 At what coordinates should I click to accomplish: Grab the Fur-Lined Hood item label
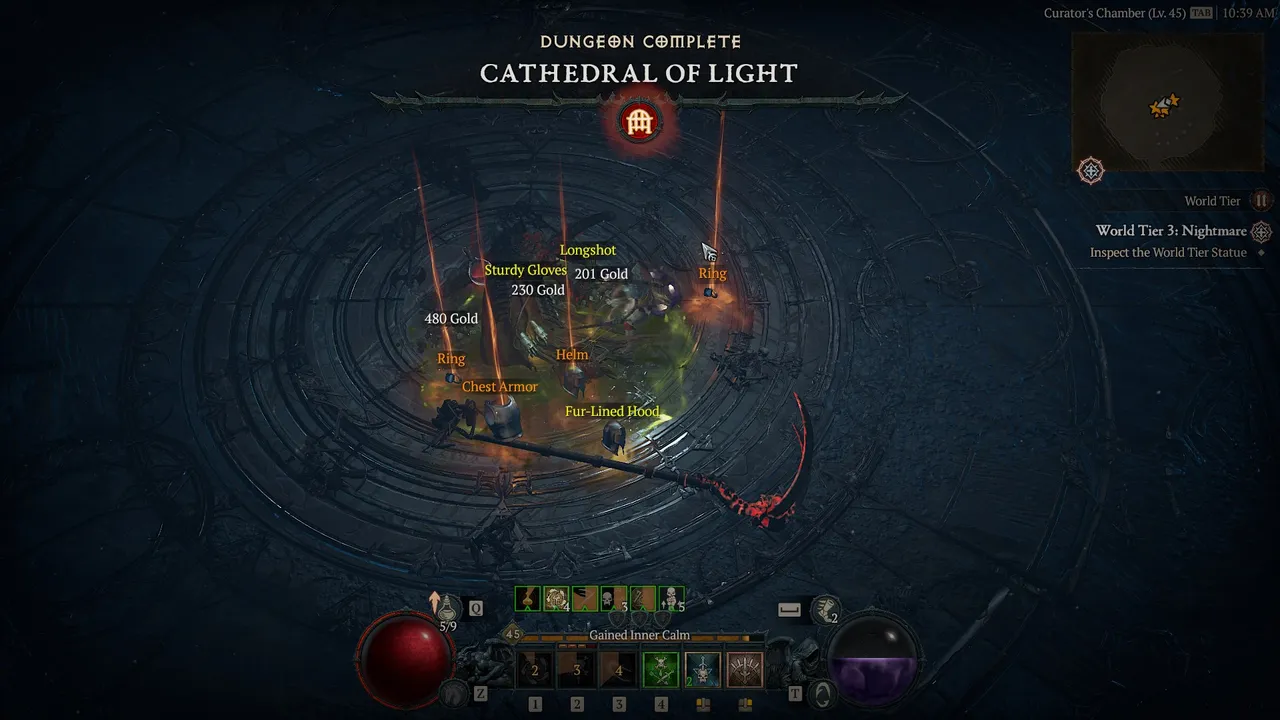pos(612,411)
